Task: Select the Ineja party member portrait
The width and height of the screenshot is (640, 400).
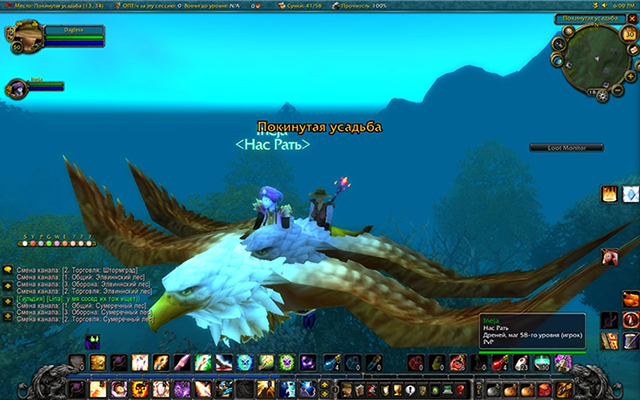Action: (16, 87)
